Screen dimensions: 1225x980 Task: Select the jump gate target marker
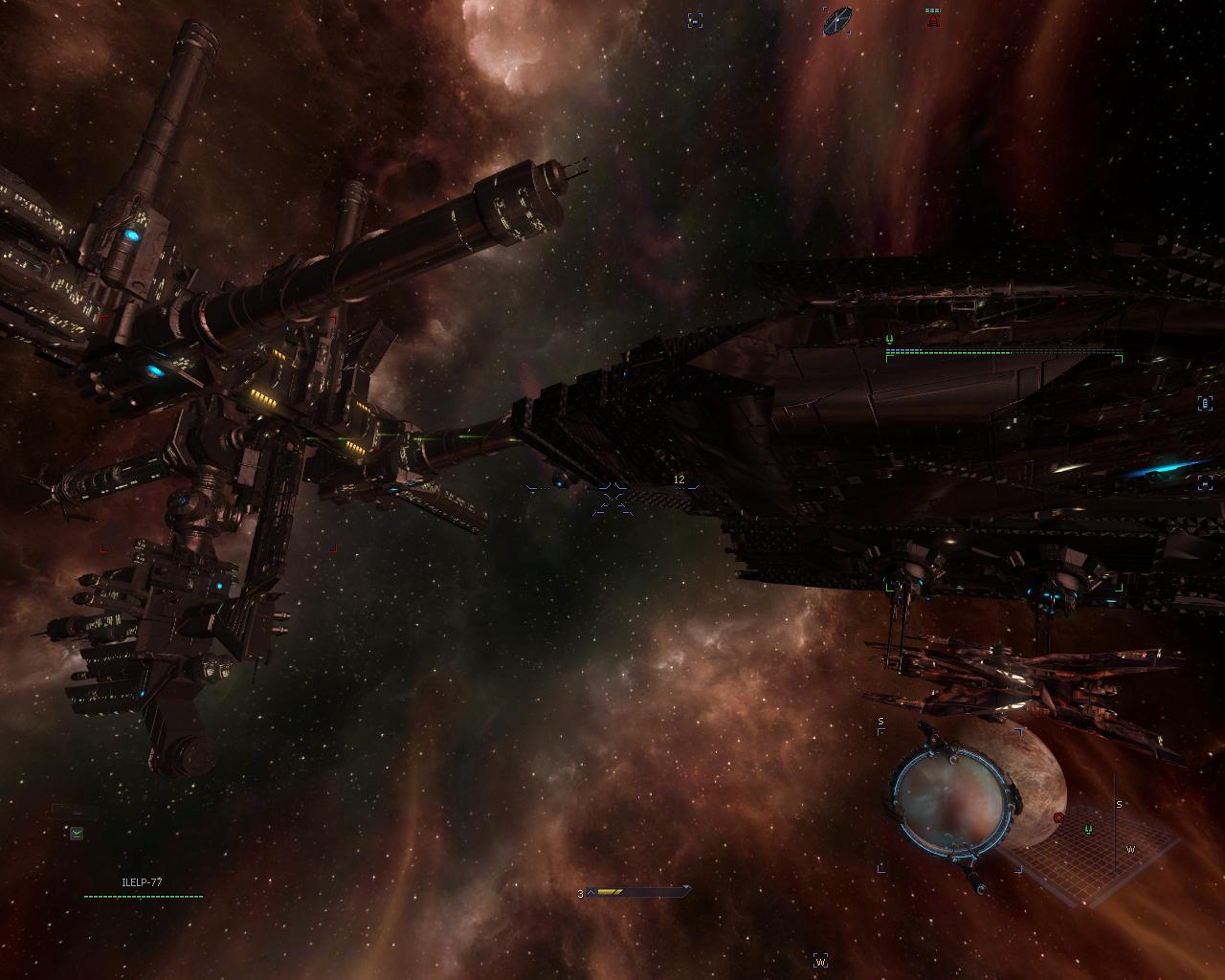(x=837, y=19)
